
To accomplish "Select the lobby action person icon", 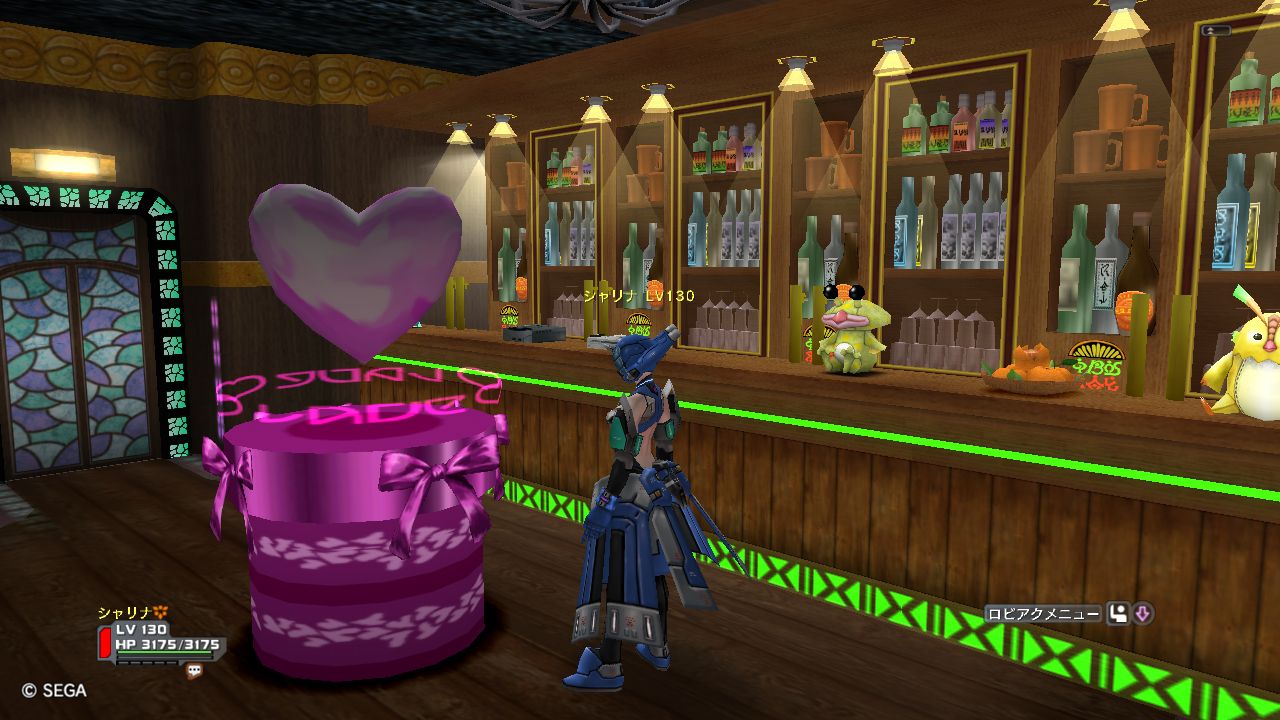I will pyautogui.click(x=1117, y=614).
